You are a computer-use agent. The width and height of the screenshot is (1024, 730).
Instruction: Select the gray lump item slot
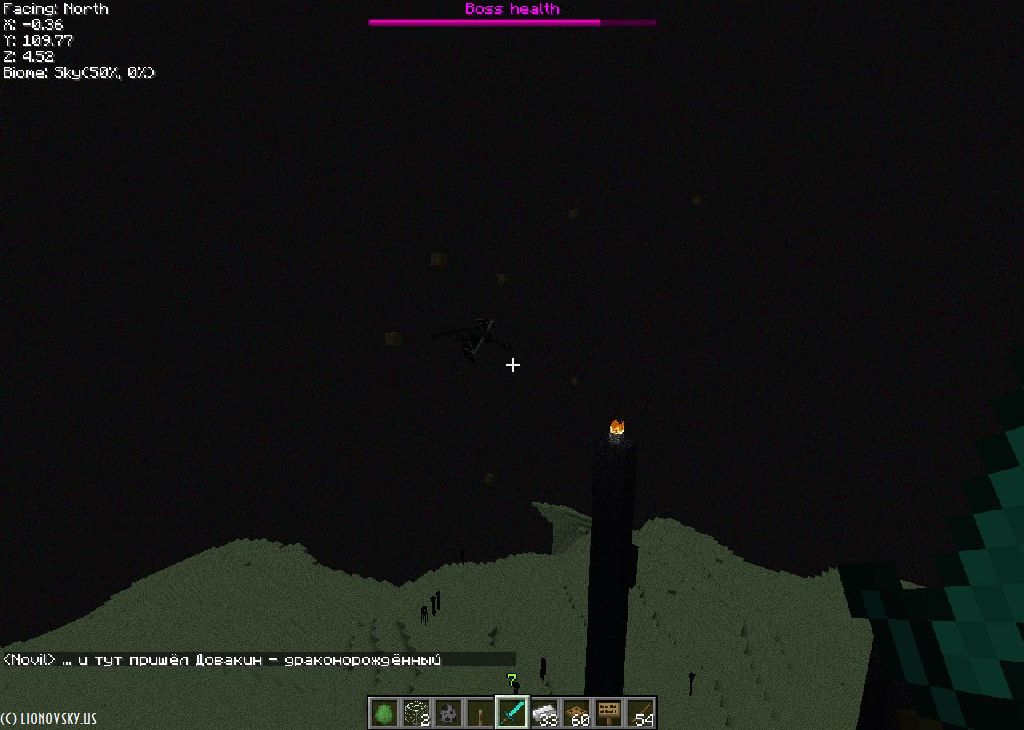448,713
